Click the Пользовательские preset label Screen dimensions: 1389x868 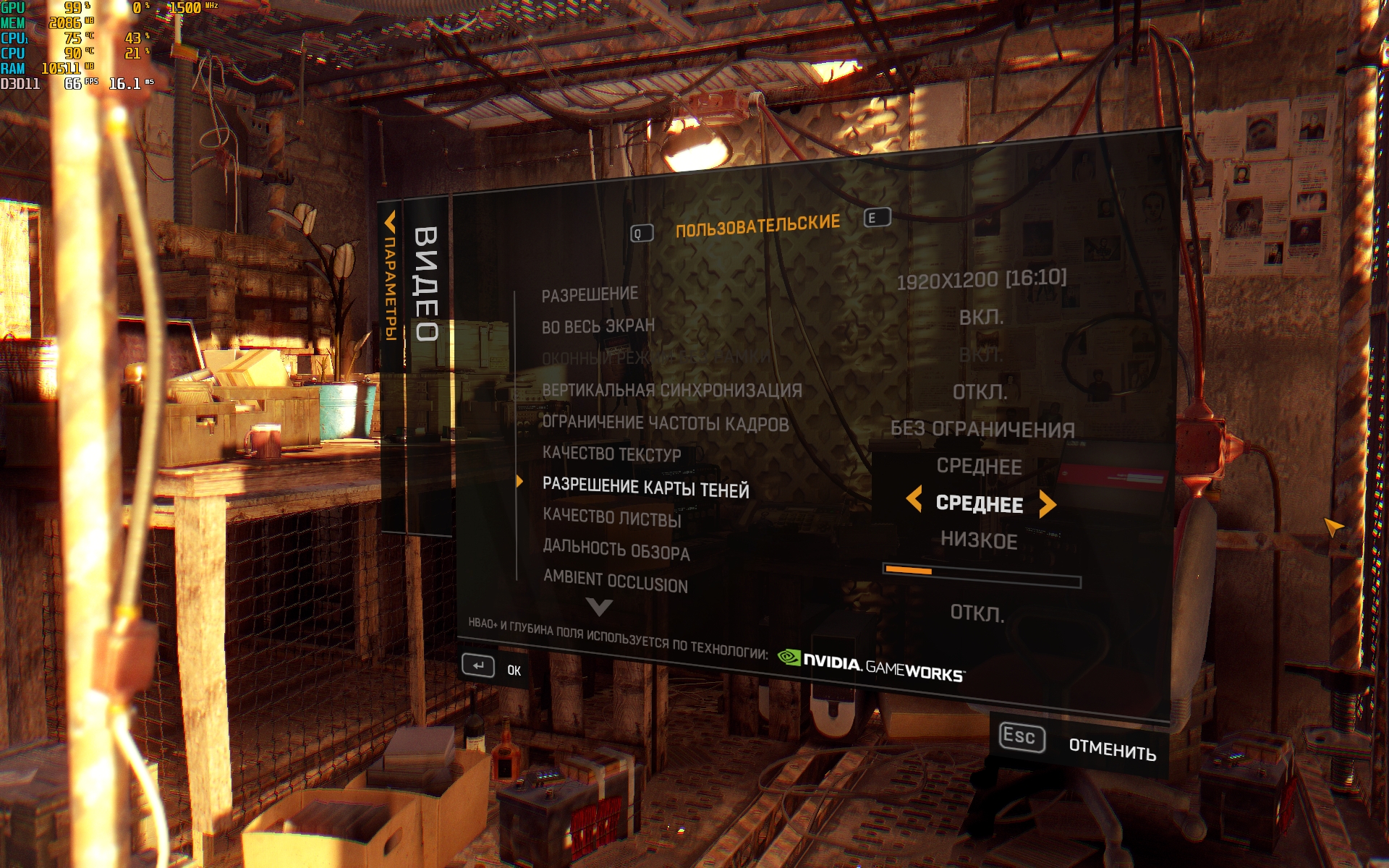pos(757,226)
